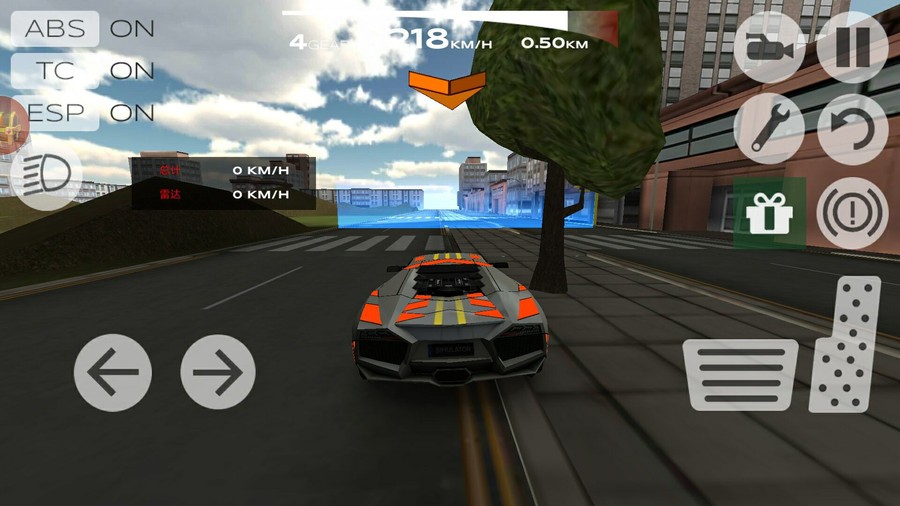Activate the handbrake warning button
This screenshot has width=900, height=506.
852,212
